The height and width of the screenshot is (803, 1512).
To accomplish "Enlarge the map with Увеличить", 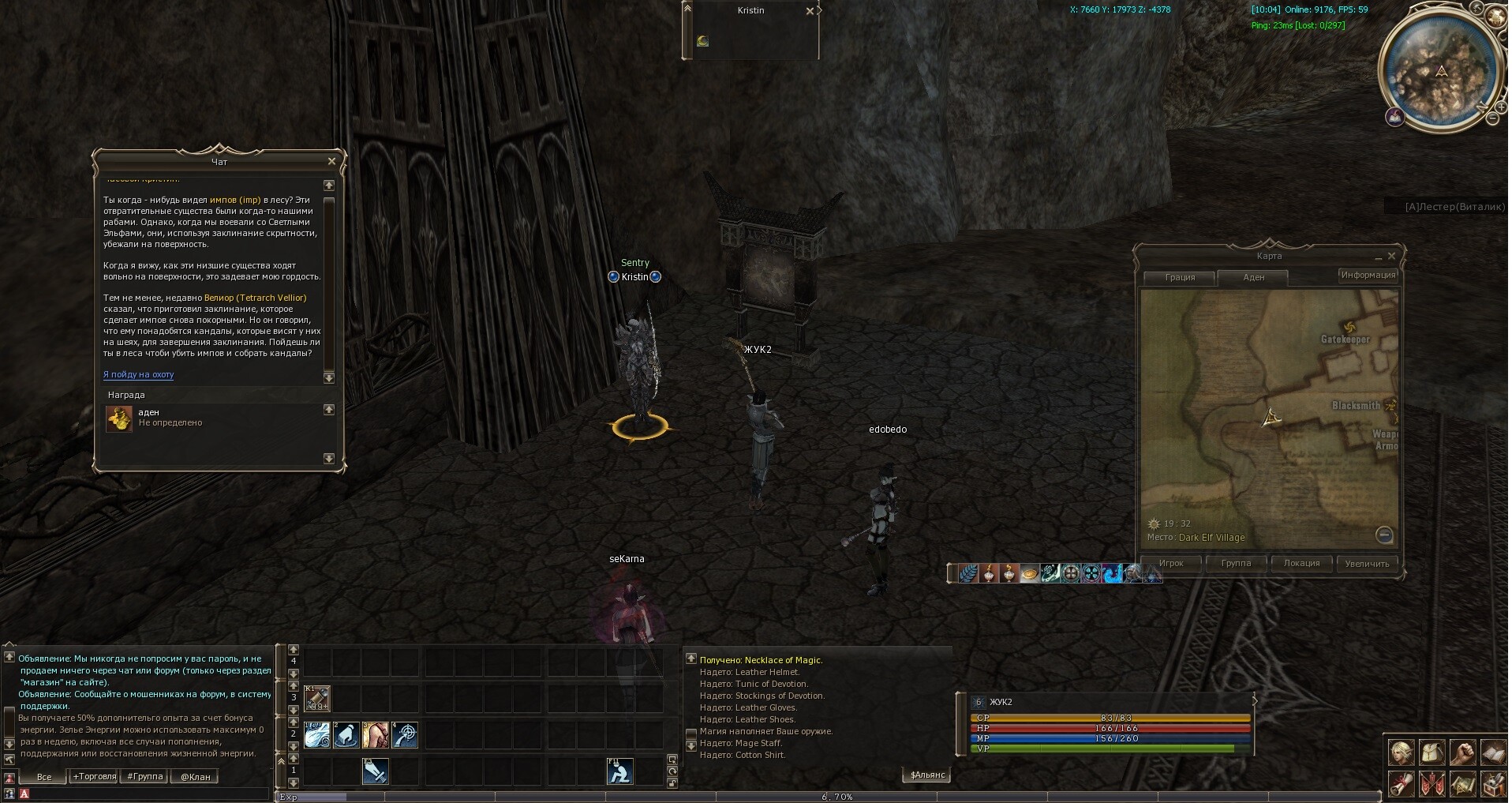I will (x=1367, y=563).
